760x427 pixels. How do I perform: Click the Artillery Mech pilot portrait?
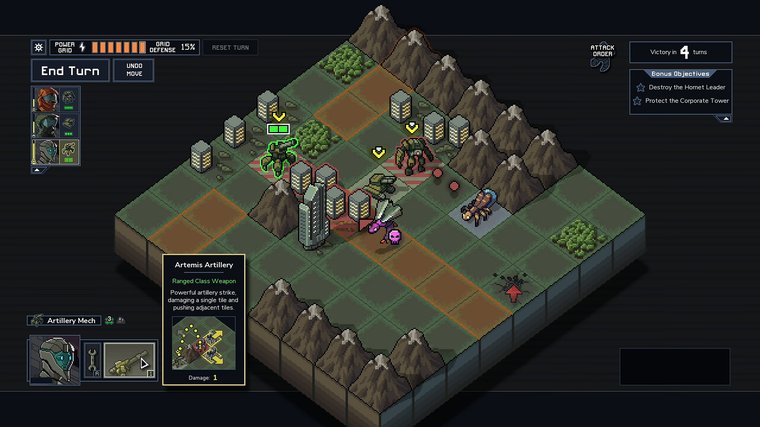tap(53, 360)
